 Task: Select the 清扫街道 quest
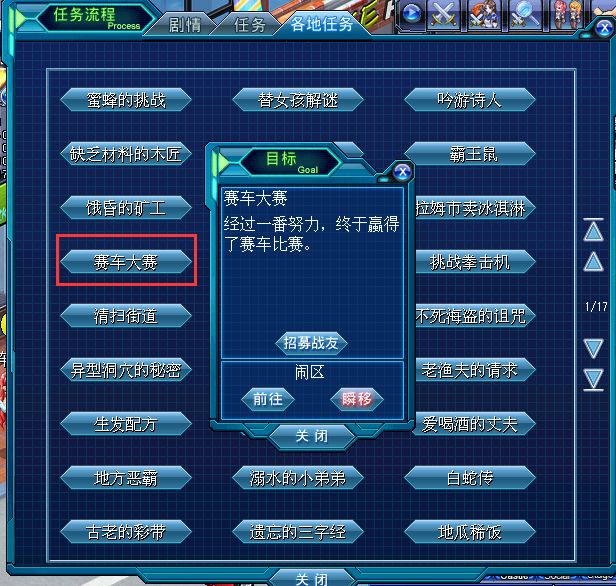[125, 316]
